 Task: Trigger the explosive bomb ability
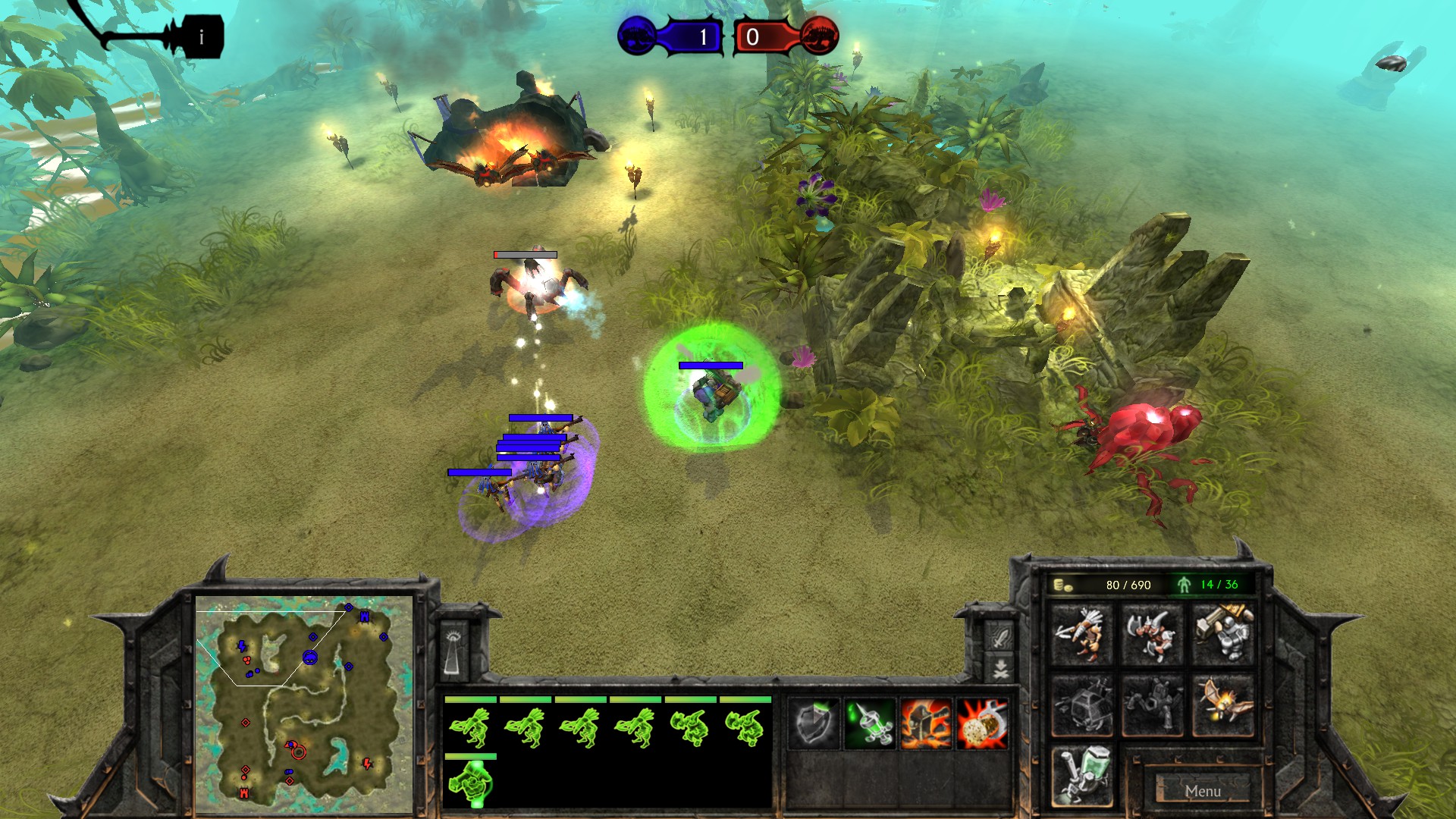pos(982,724)
